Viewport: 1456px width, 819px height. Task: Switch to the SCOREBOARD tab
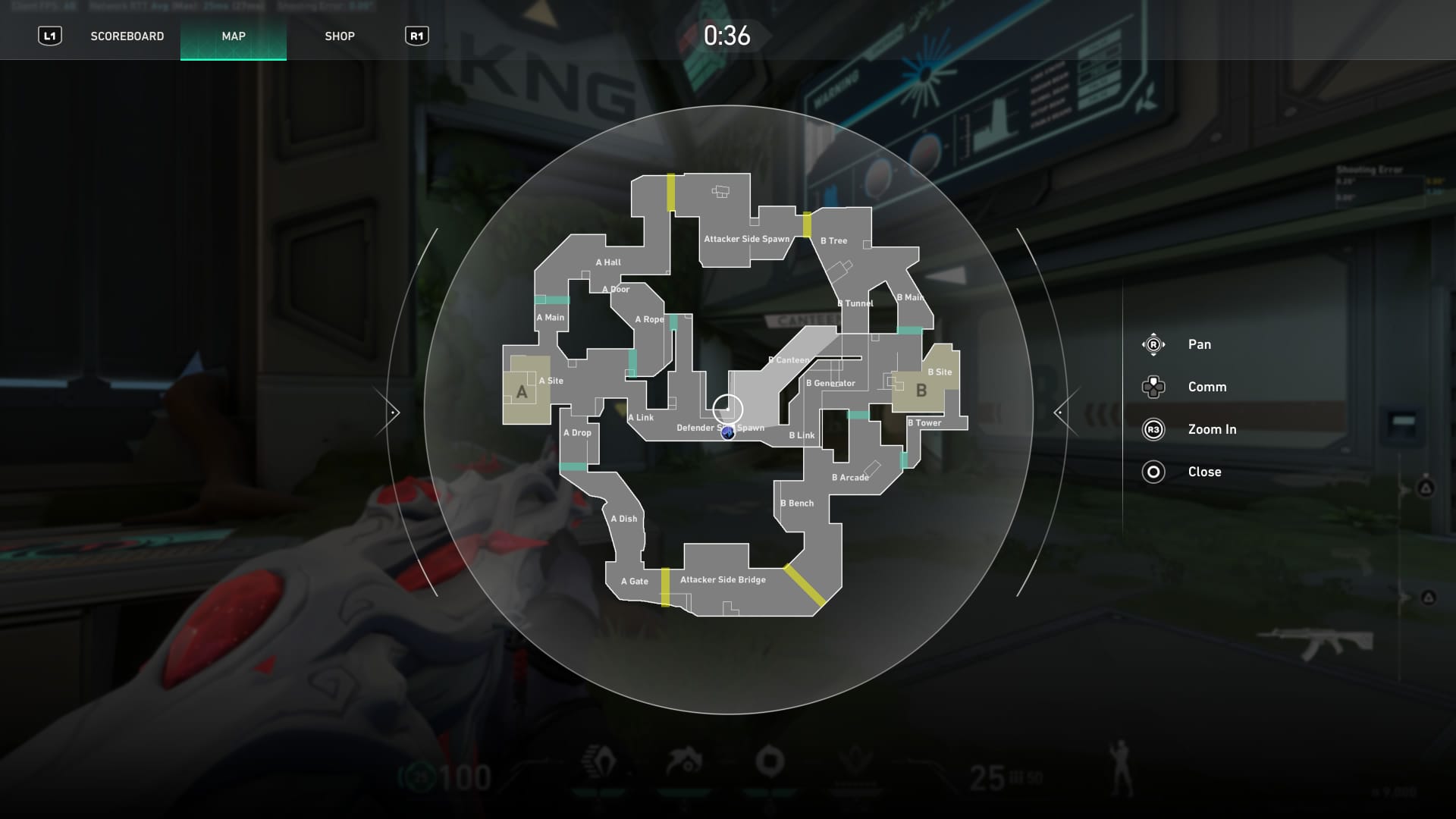click(127, 36)
